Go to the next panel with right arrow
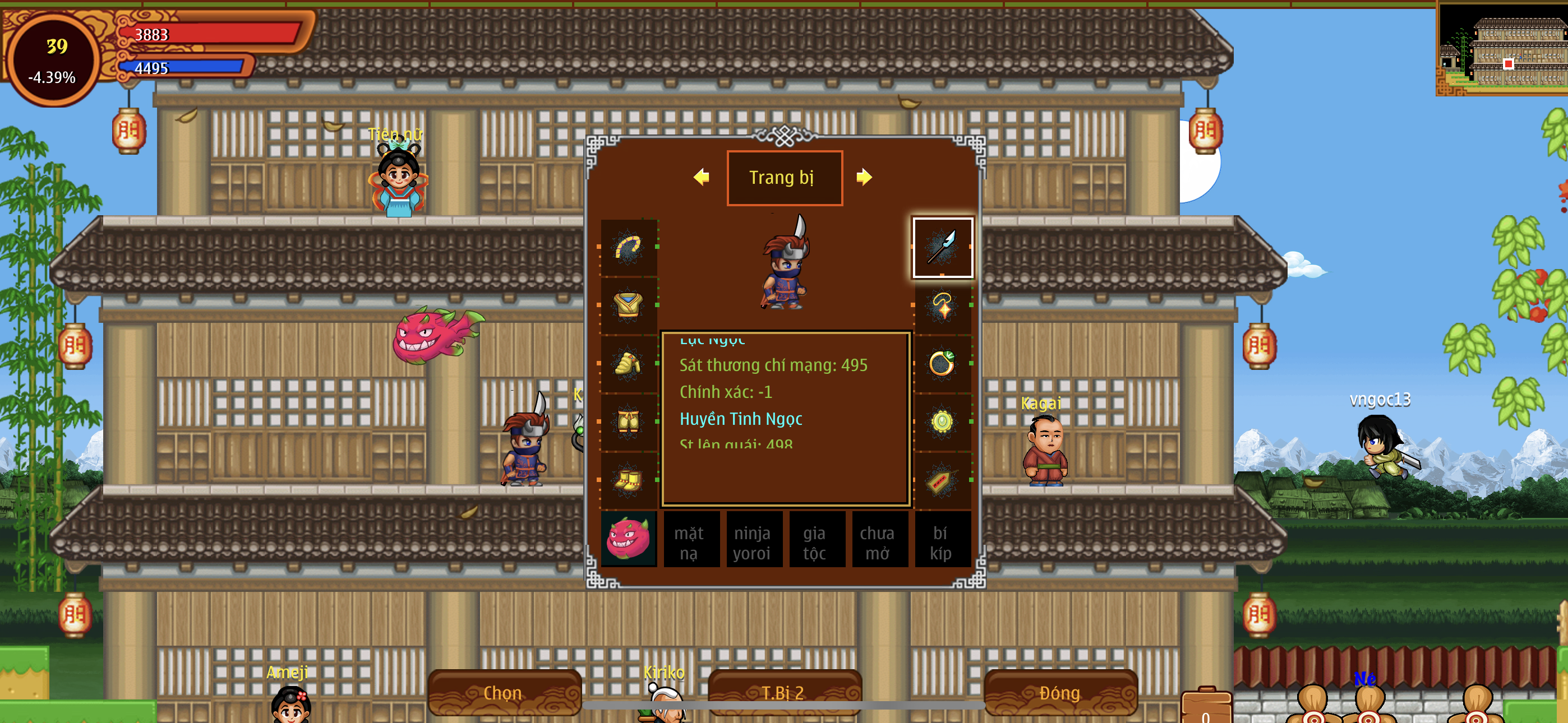Image resolution: width=1568 pixels, height=723 pixels. 864,177
